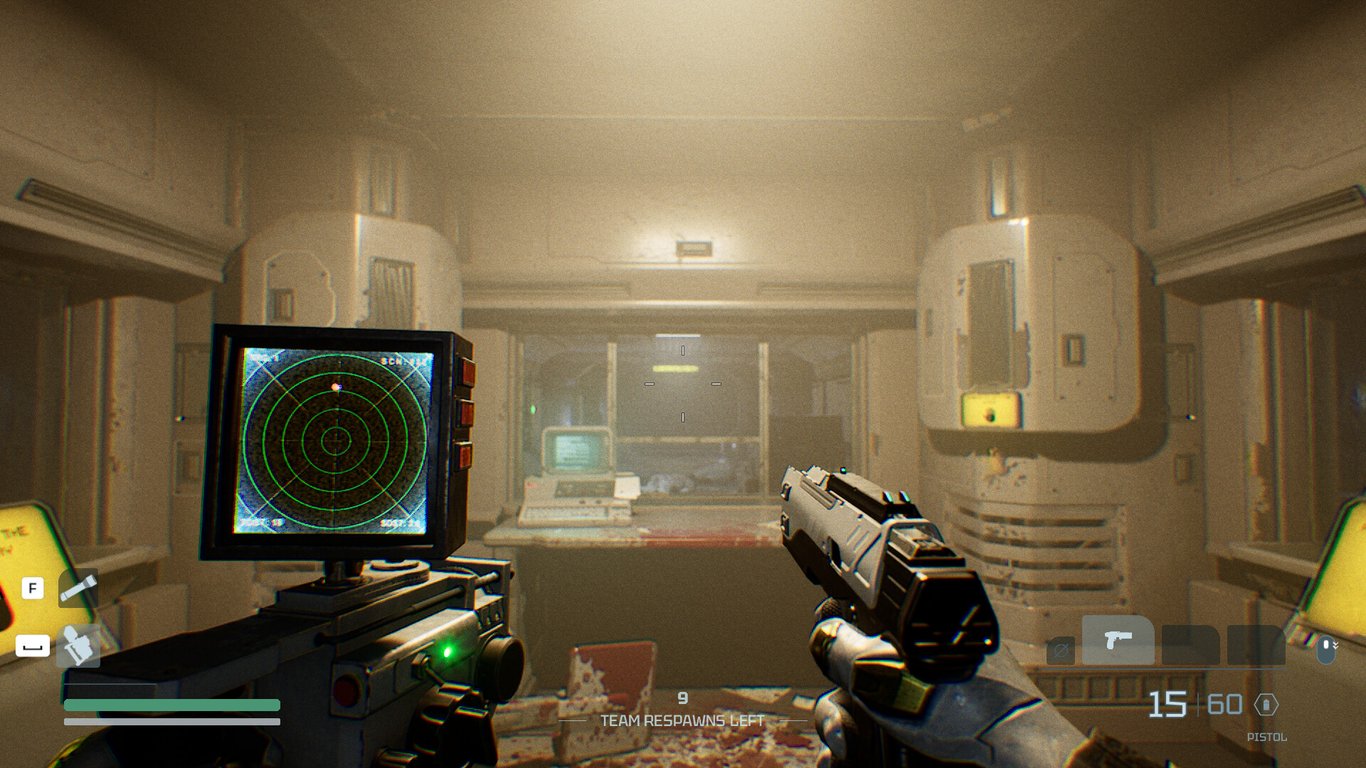This screenshot has width=1366, height=768.
Task: Click the spacebar keybind prompt box
Action: (x=33, y=647)
